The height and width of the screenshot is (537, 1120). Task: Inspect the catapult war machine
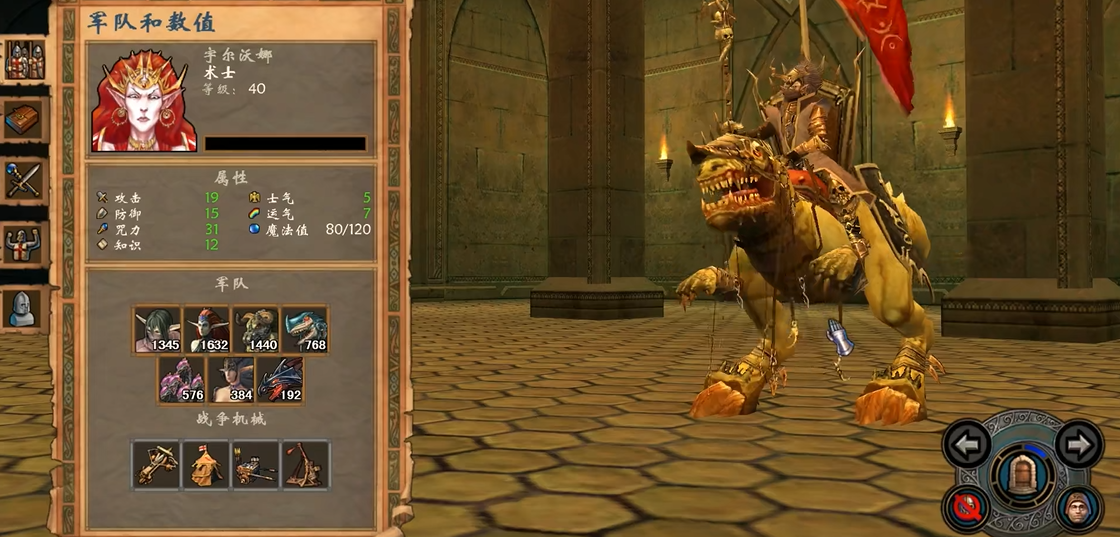tap(305, 464)
